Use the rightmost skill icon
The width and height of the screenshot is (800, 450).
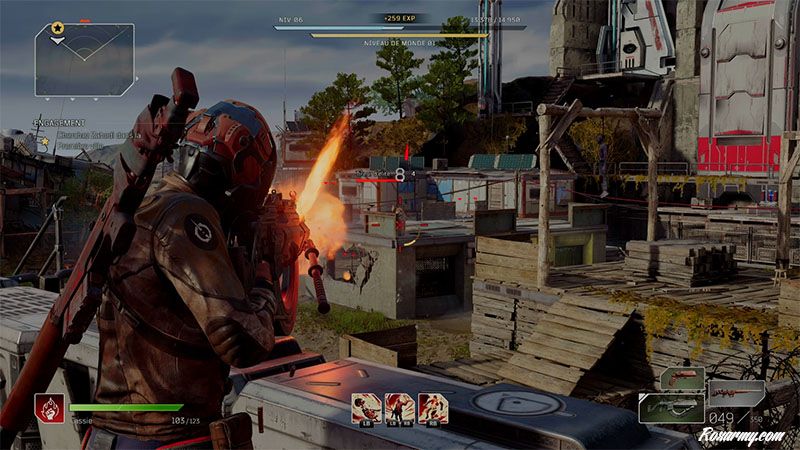tap(433, 407)
